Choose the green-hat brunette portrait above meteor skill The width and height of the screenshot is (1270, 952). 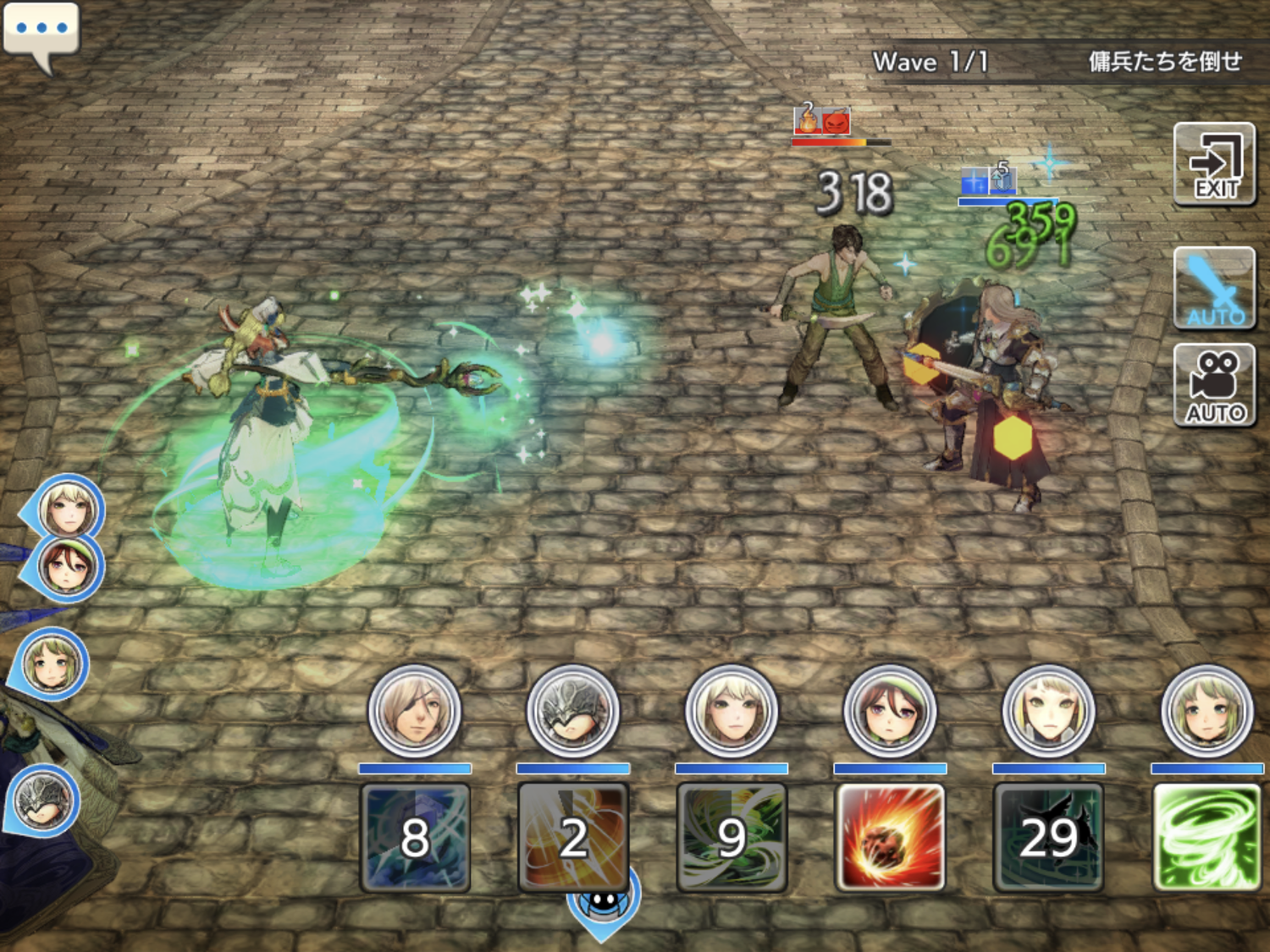(x=890, y=712)
